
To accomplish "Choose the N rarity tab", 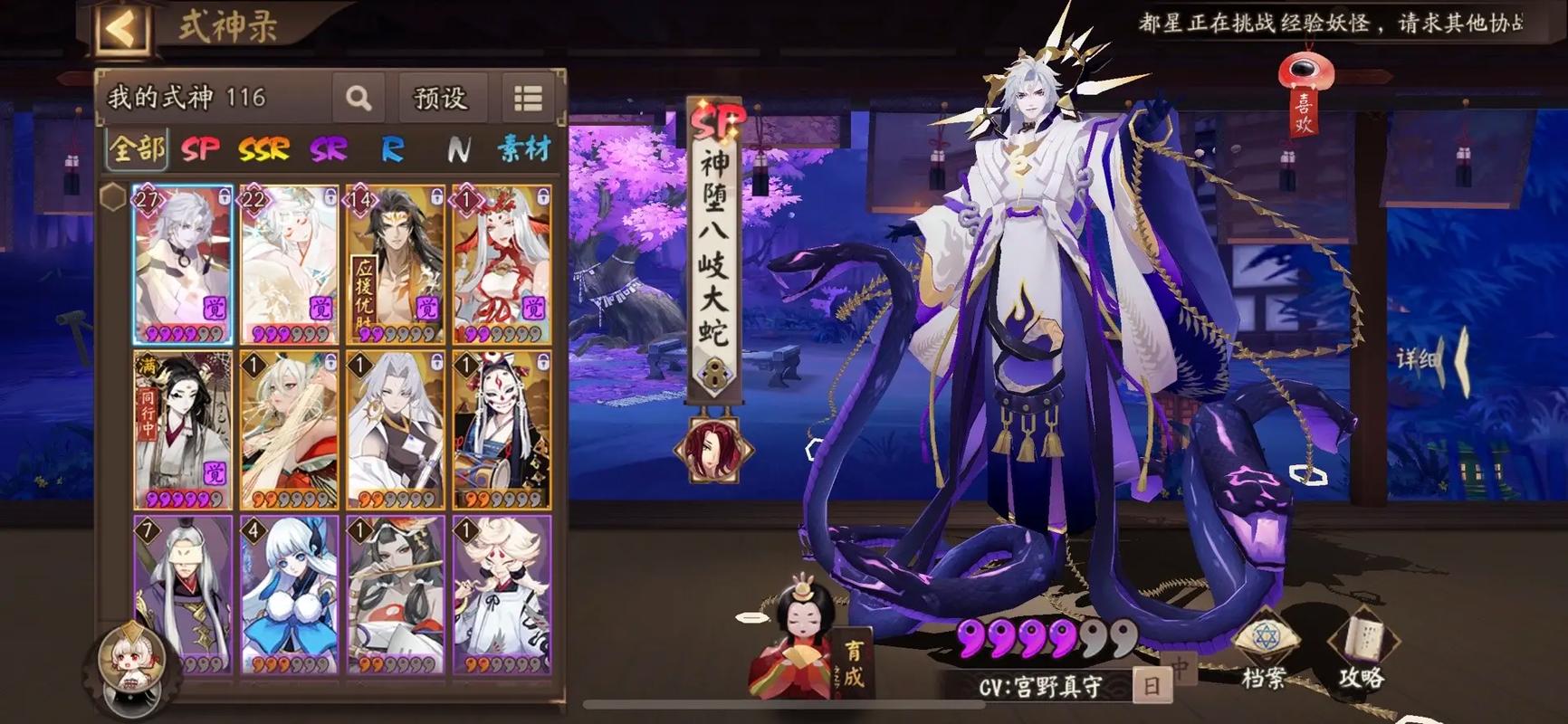I will point(458,148).
